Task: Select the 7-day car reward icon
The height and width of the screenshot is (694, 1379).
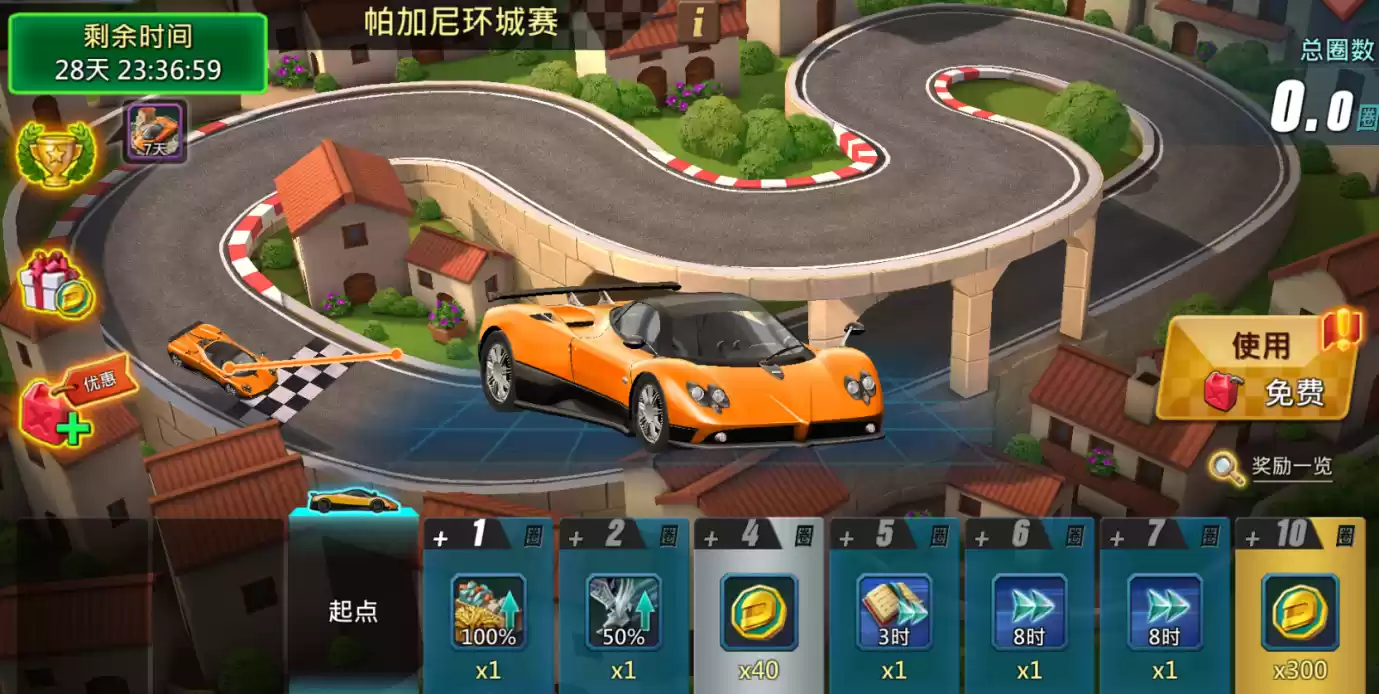Action: 154,132
